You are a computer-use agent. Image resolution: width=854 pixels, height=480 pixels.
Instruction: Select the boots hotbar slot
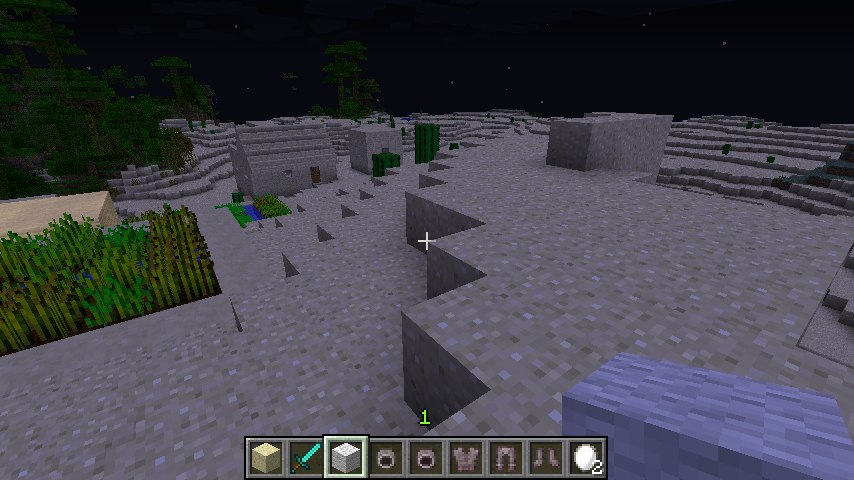click(547, 457)
